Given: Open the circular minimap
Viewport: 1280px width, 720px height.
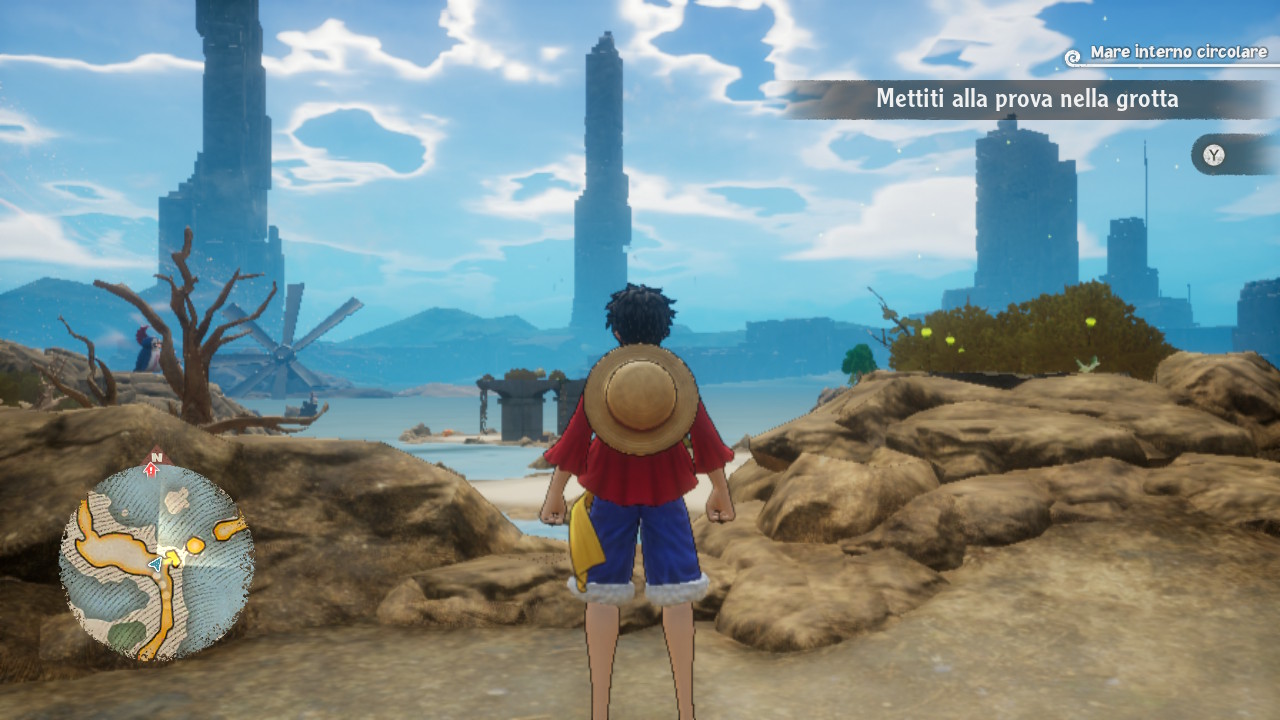Looking at the screenshot, I should click(156, 562).
